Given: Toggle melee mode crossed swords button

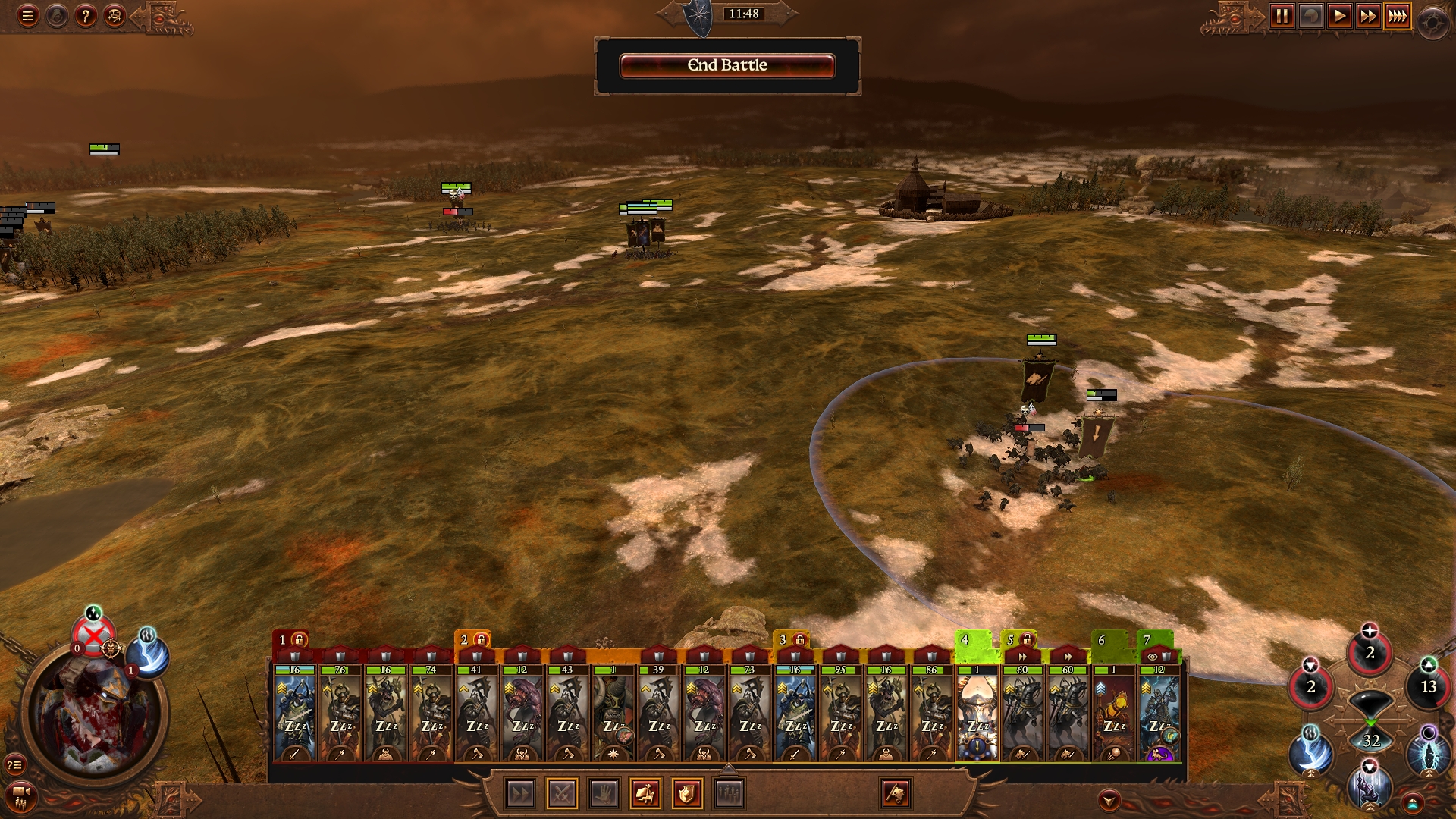Looking at the screenshot, I should click(562, 794).
